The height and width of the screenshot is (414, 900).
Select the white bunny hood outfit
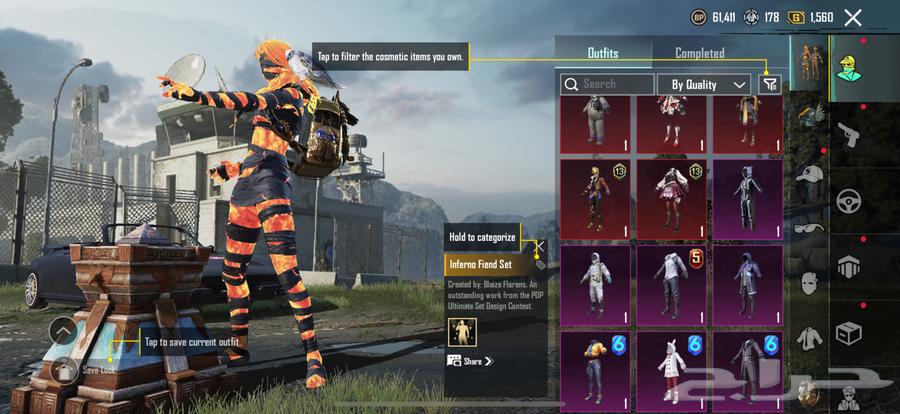(671, 367)
